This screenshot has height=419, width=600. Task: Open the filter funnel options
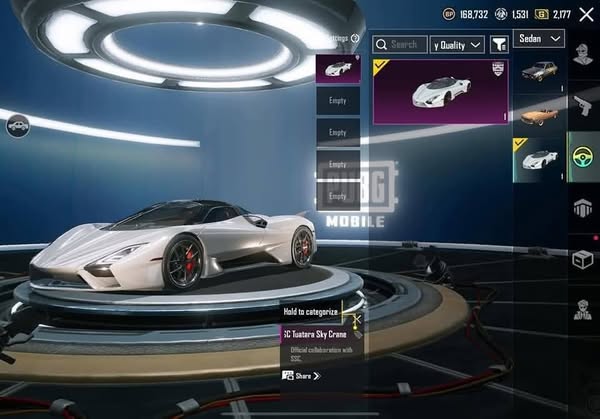click(498, 44)
